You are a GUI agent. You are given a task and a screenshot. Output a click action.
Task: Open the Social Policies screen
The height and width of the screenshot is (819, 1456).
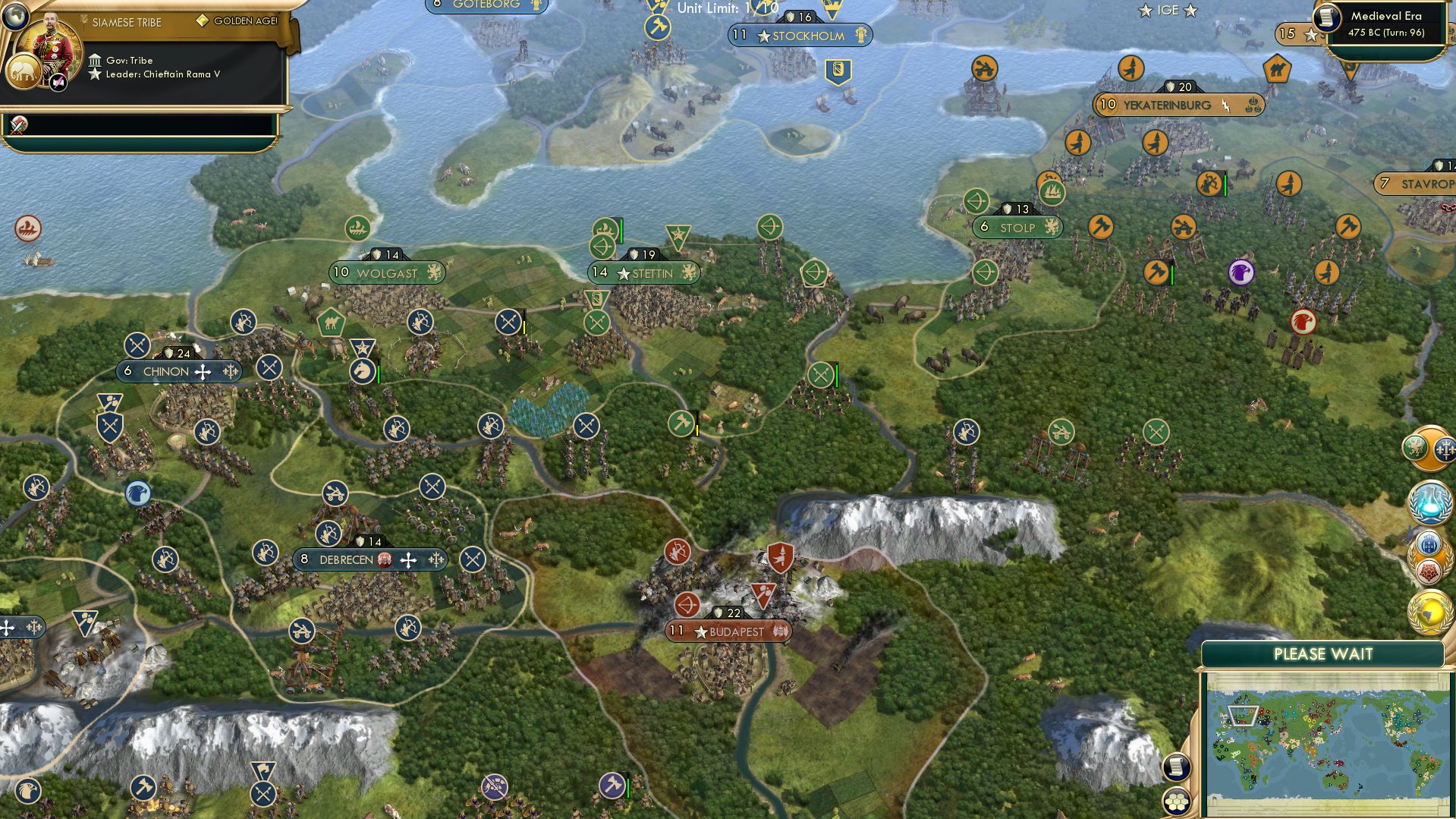click(x=1429, y=573)
